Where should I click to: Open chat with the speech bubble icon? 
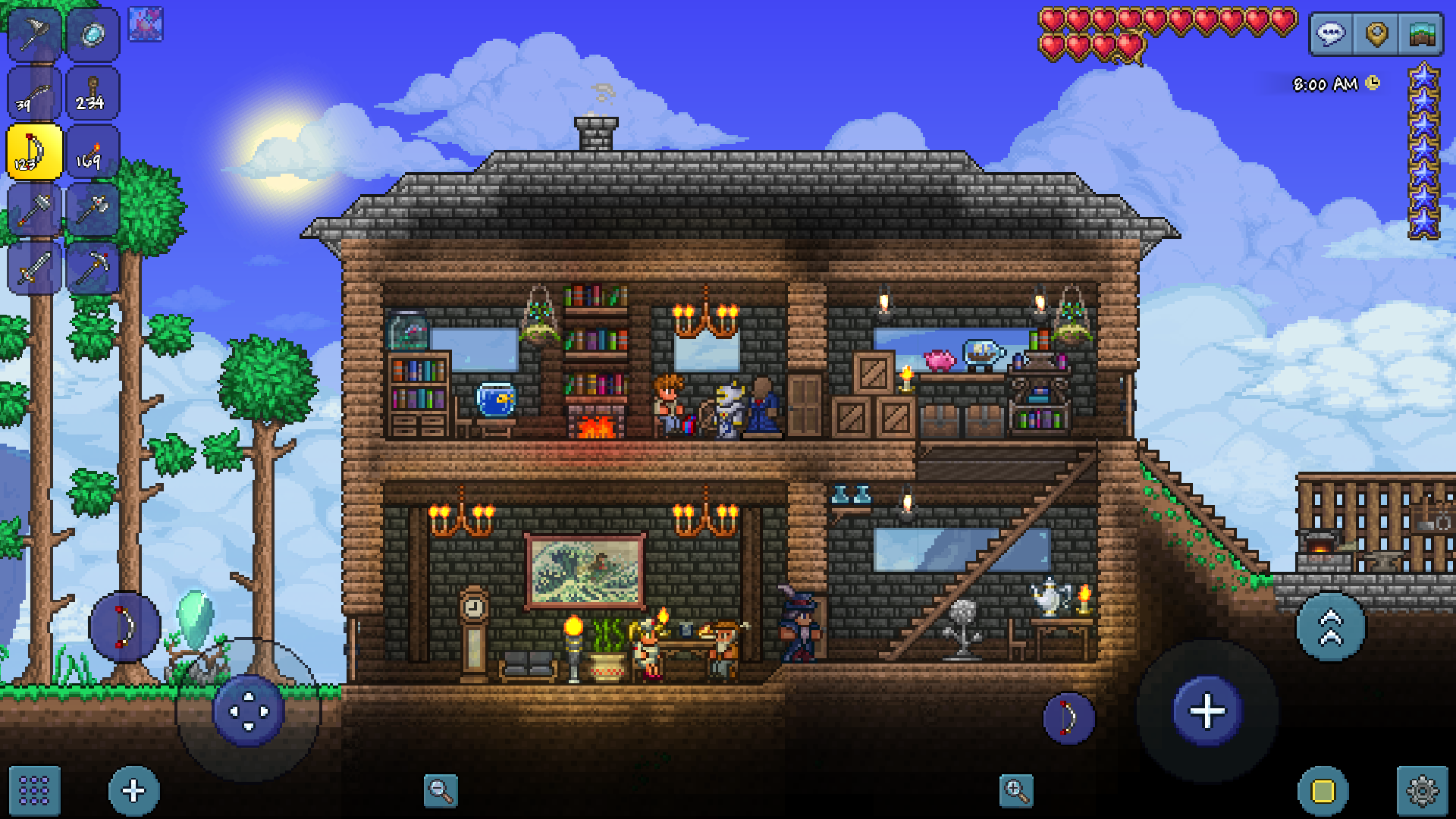[x=1332, y=33]
